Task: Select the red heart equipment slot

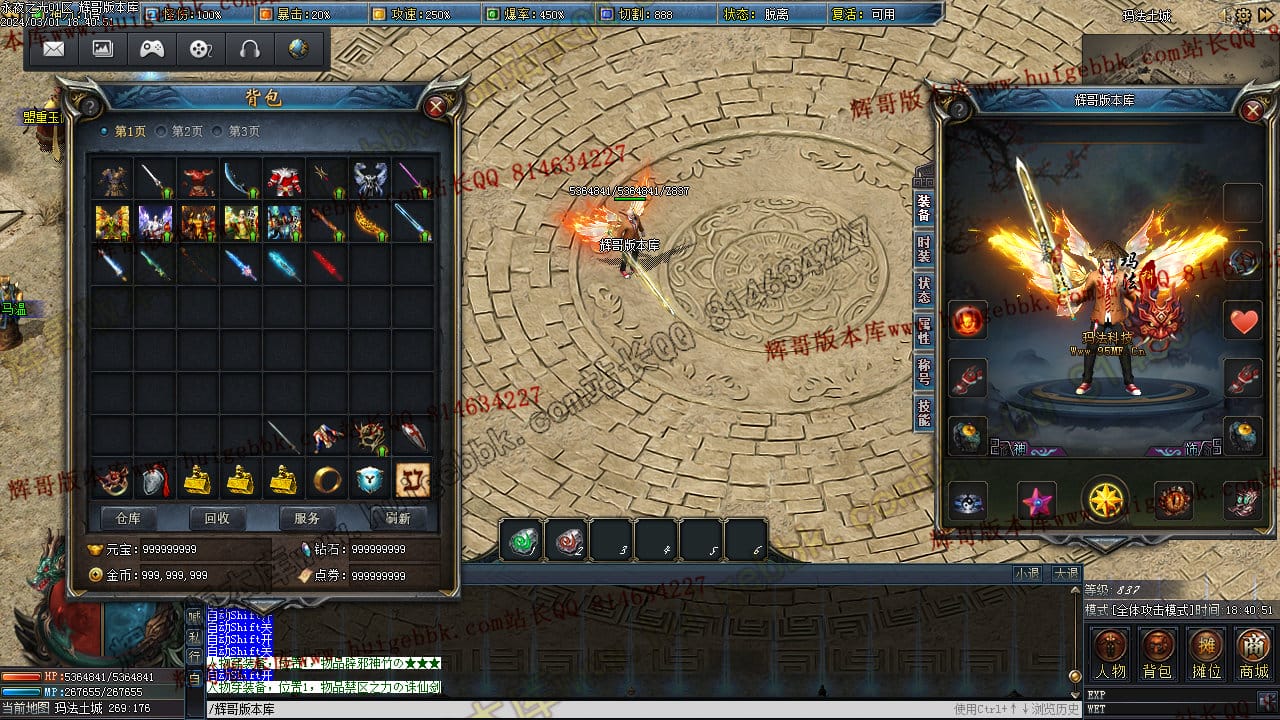Action: (1244, 322)
